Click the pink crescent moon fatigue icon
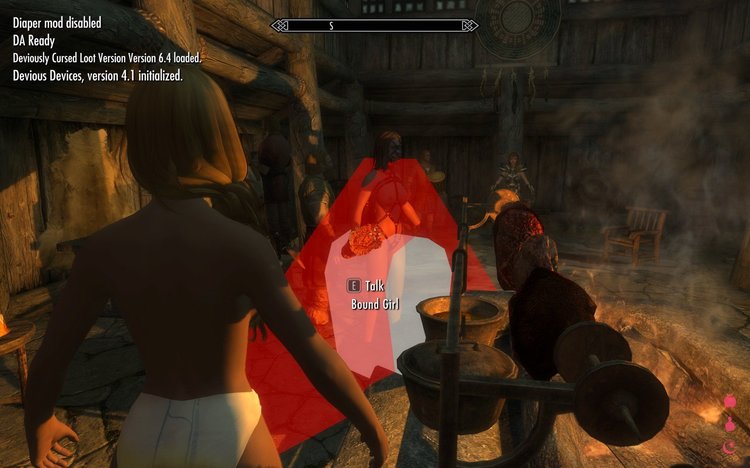This screenshot has width=750, height=468. point(728,447)
